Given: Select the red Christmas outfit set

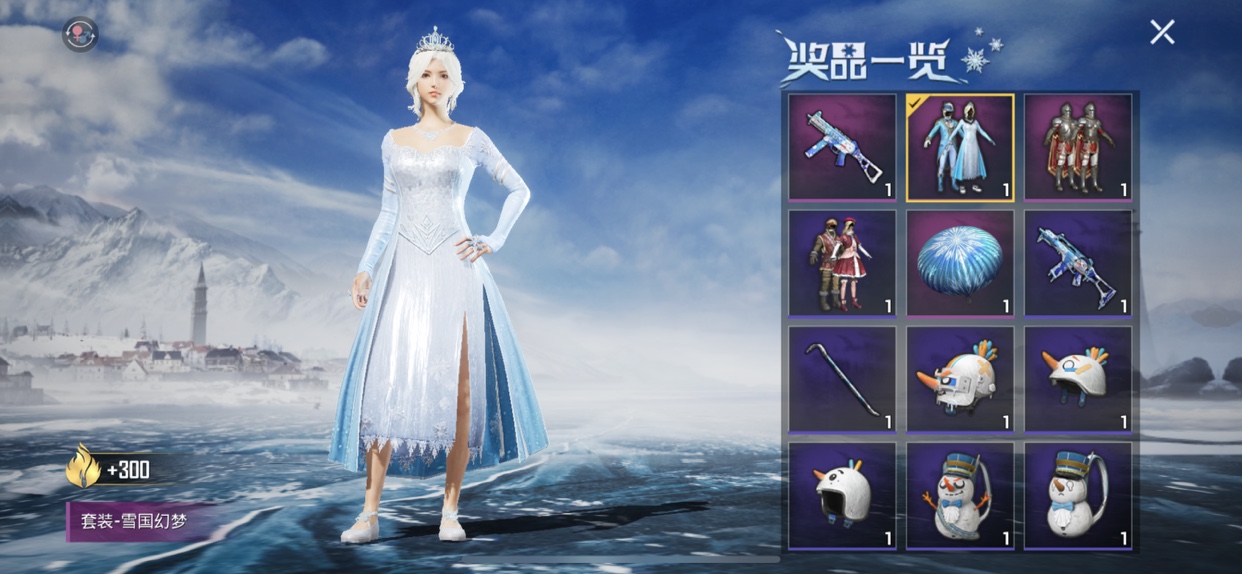Looking at the screenshot, I should [842, 263].
